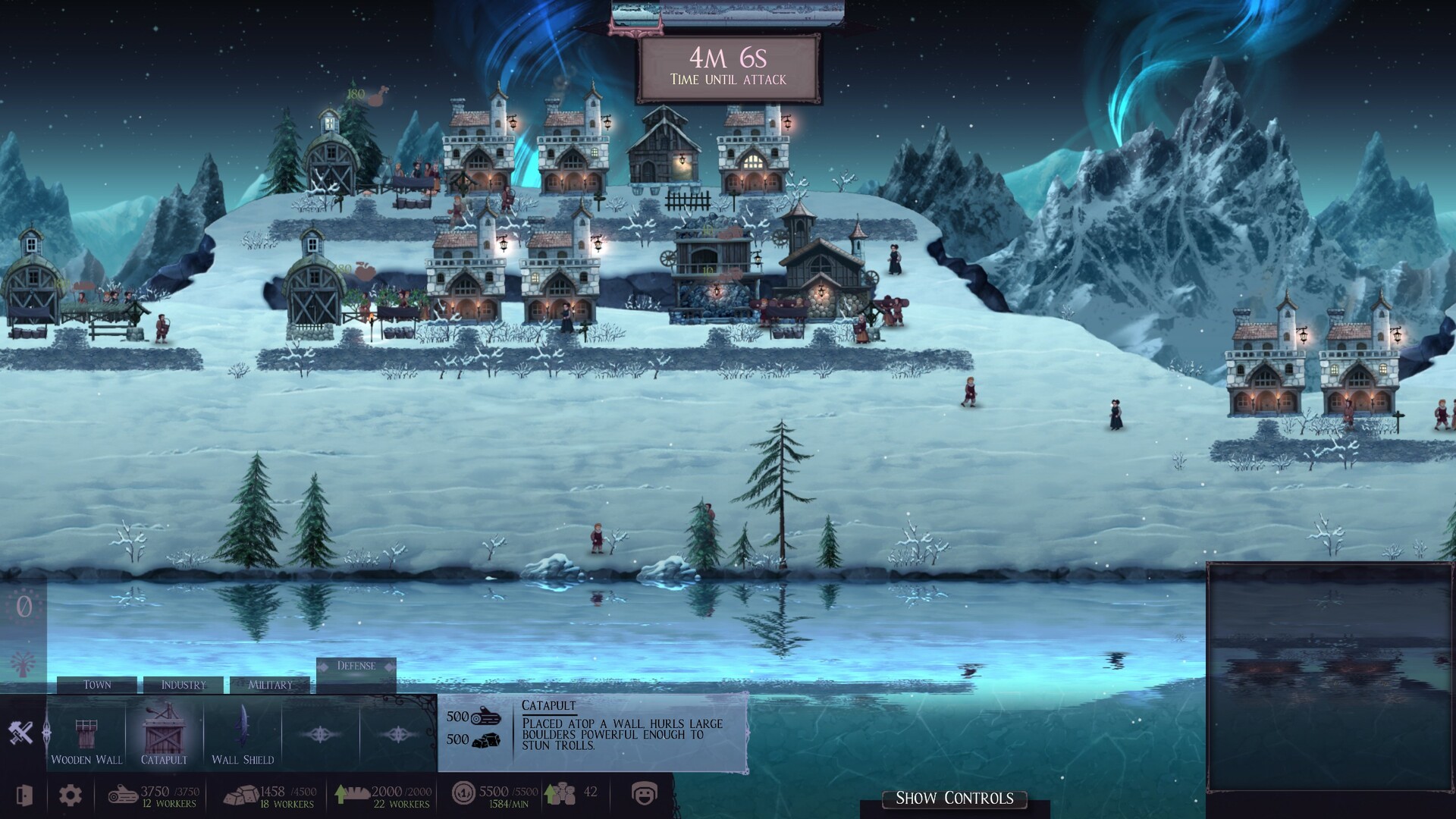Open the gear settings menu
Screen dimensions: 1456x819
(71, 795)
